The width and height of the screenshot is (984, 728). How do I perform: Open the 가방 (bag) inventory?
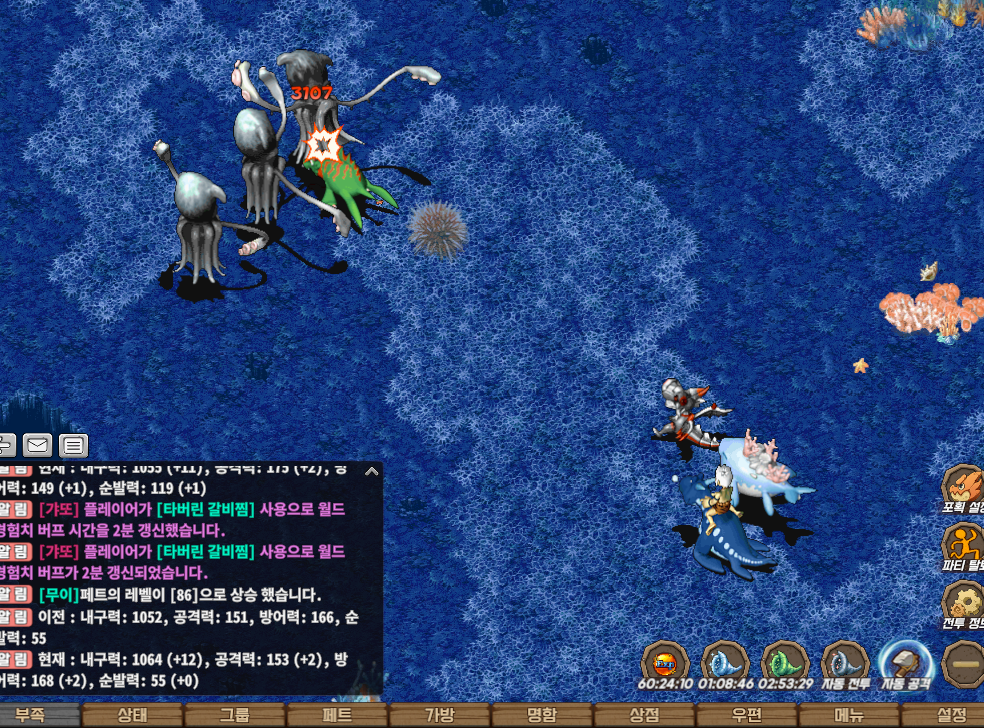[439, 715]
